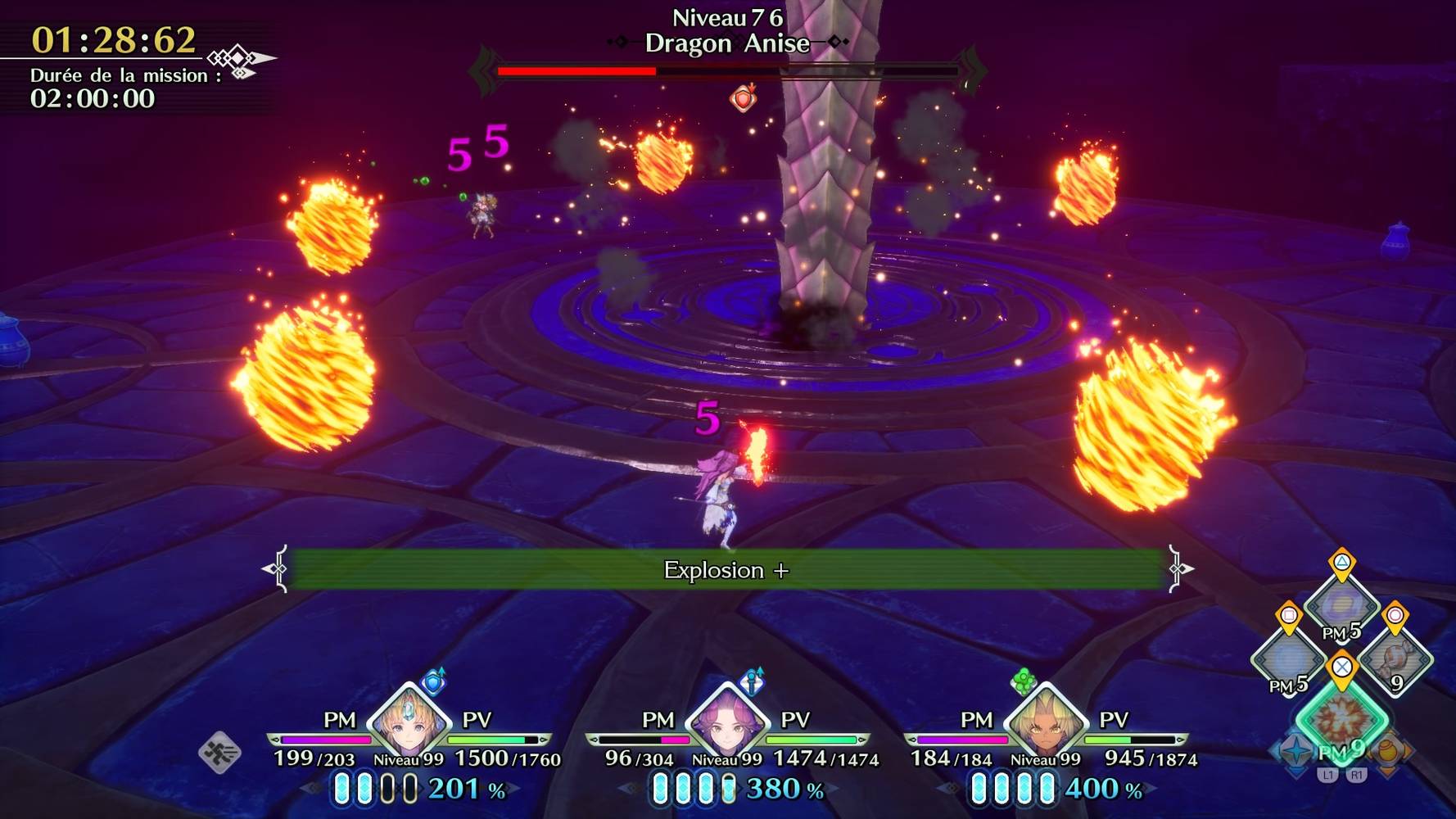
Task: Inspect the green clover status icon
Action: tap(1023, 680)
